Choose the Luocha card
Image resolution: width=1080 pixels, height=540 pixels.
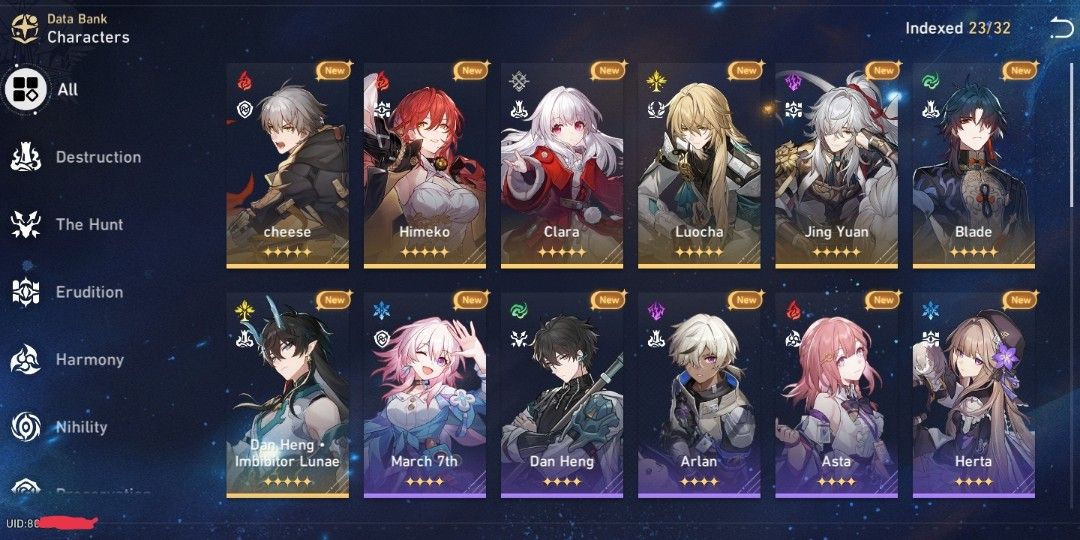[x=699, y=165]
